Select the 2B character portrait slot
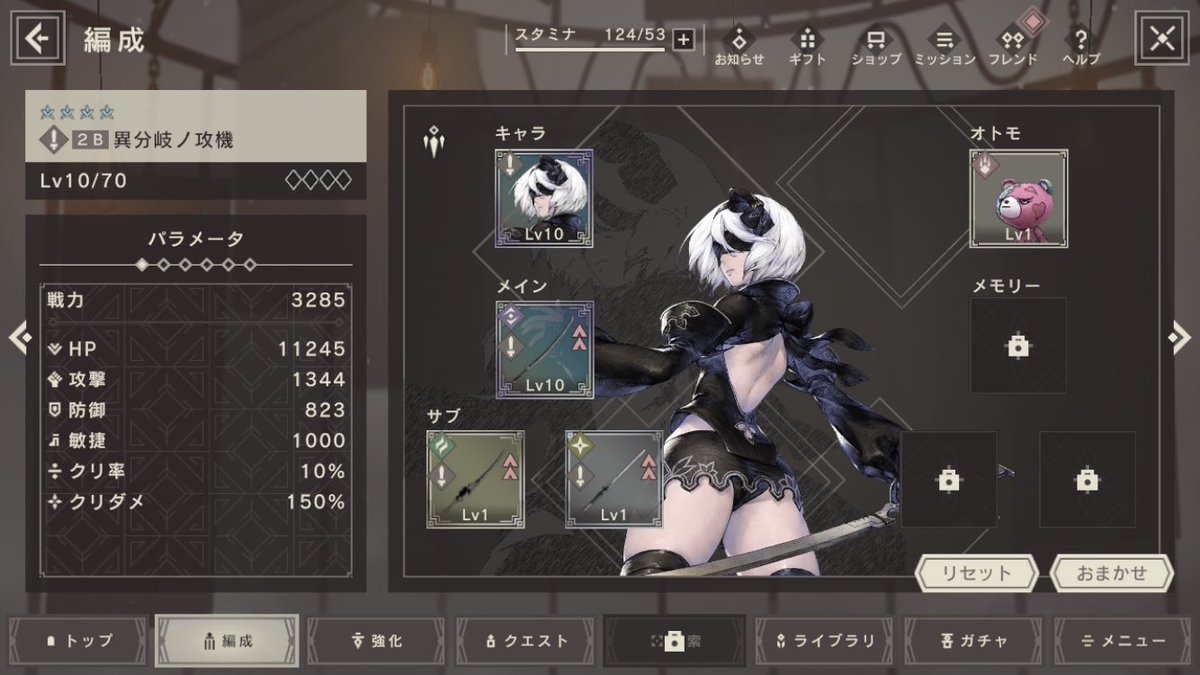Screen dimensions: 1200x675 point(544,198)
